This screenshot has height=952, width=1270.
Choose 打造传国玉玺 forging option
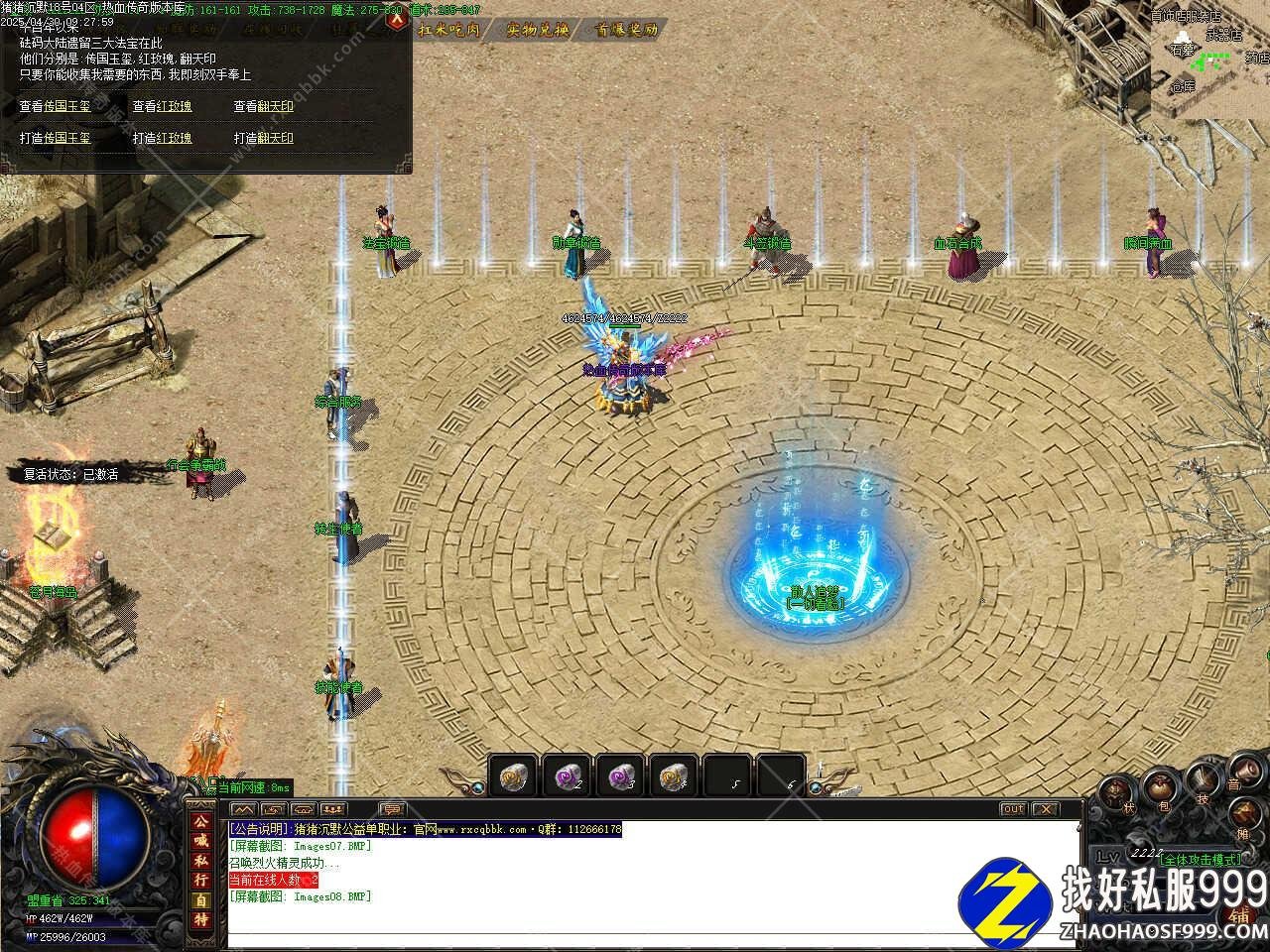point(55,138)
